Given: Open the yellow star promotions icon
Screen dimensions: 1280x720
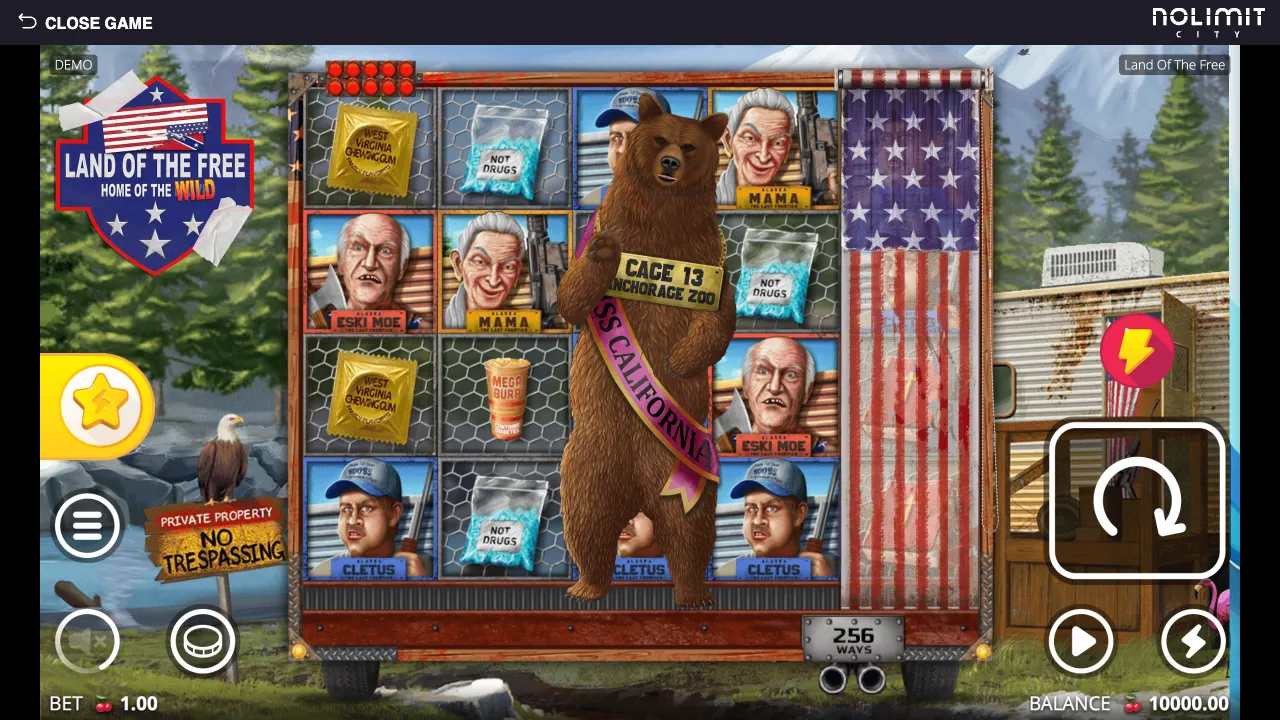Looking at the screenshot, I should [x=99, y=404].
